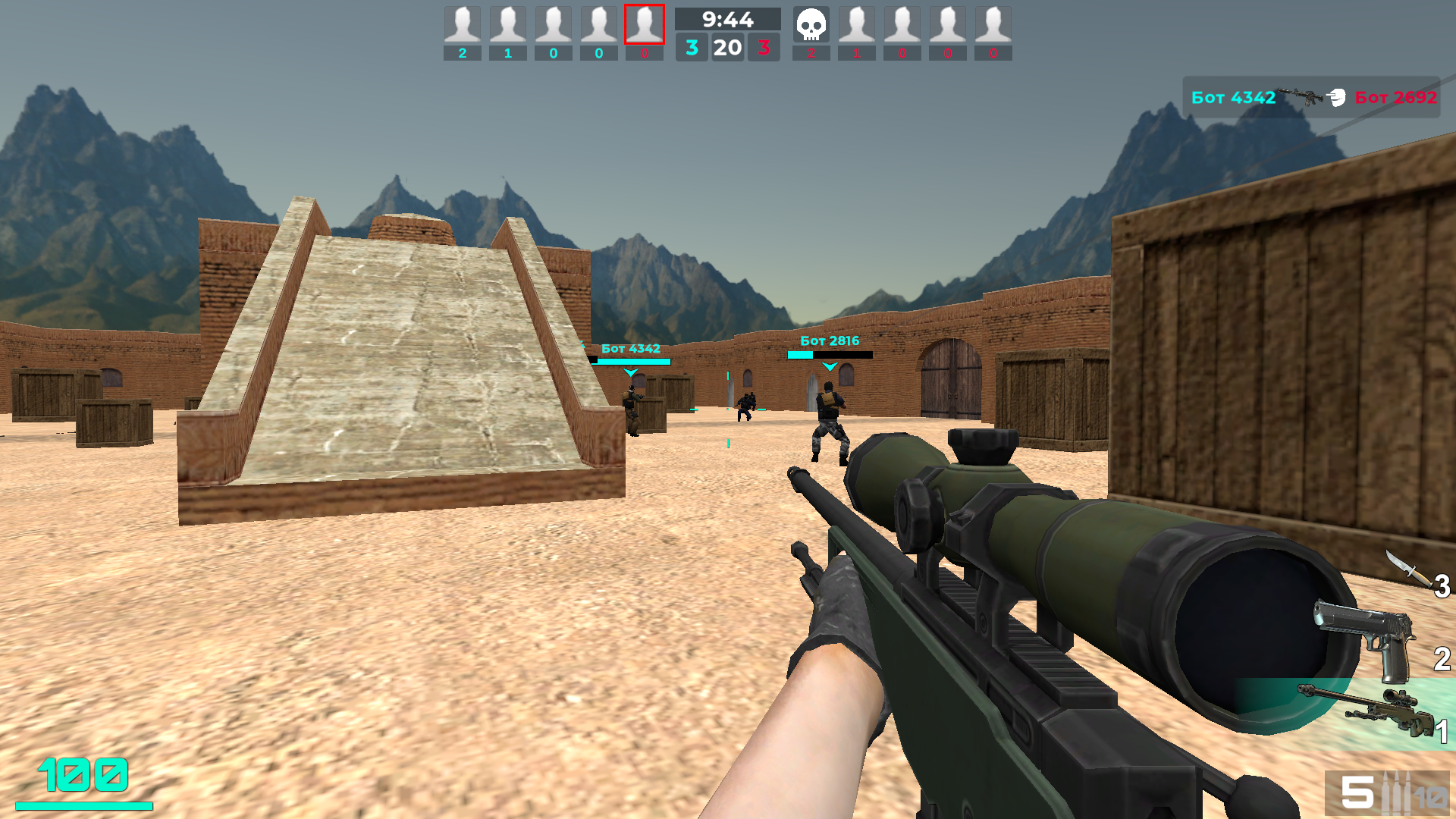Open the red team score box showing 3

tap(763, 46)
